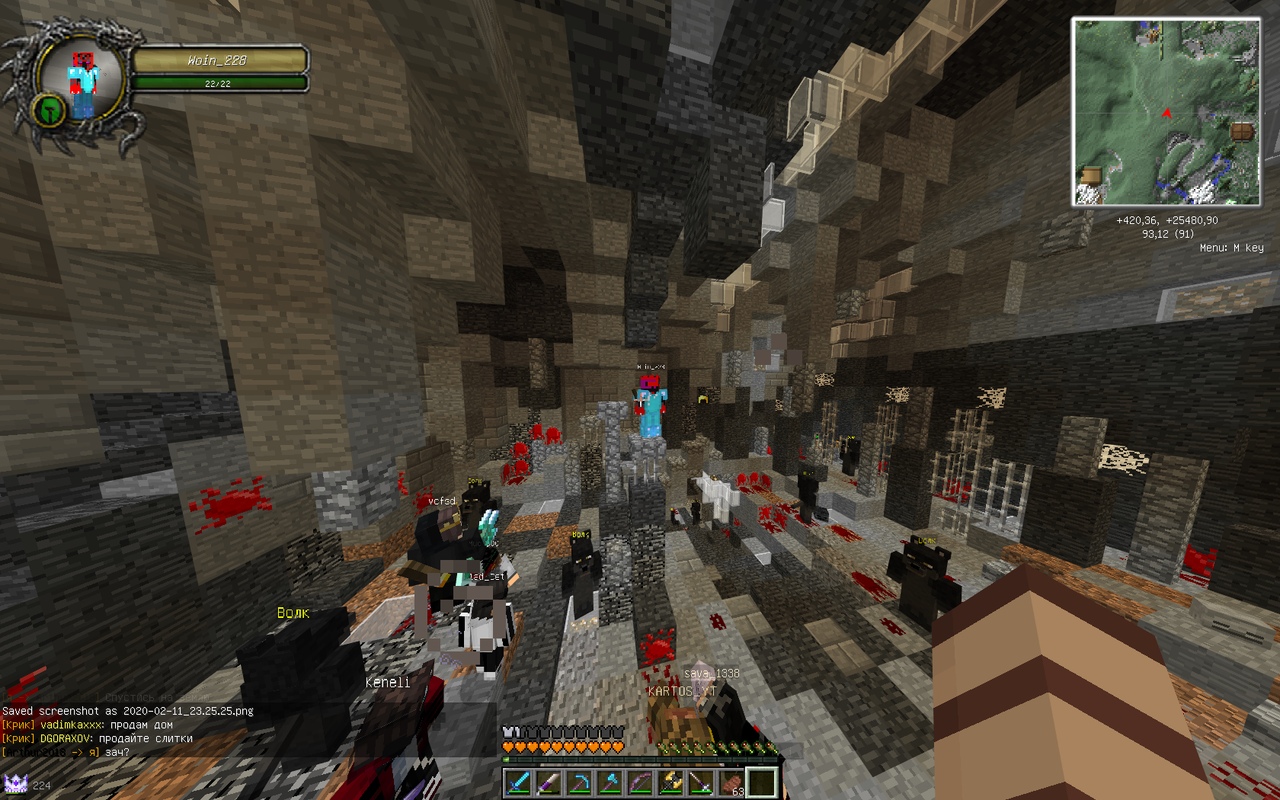
Task: Click the green helmet class badge
Action: (x=48, y=109)
